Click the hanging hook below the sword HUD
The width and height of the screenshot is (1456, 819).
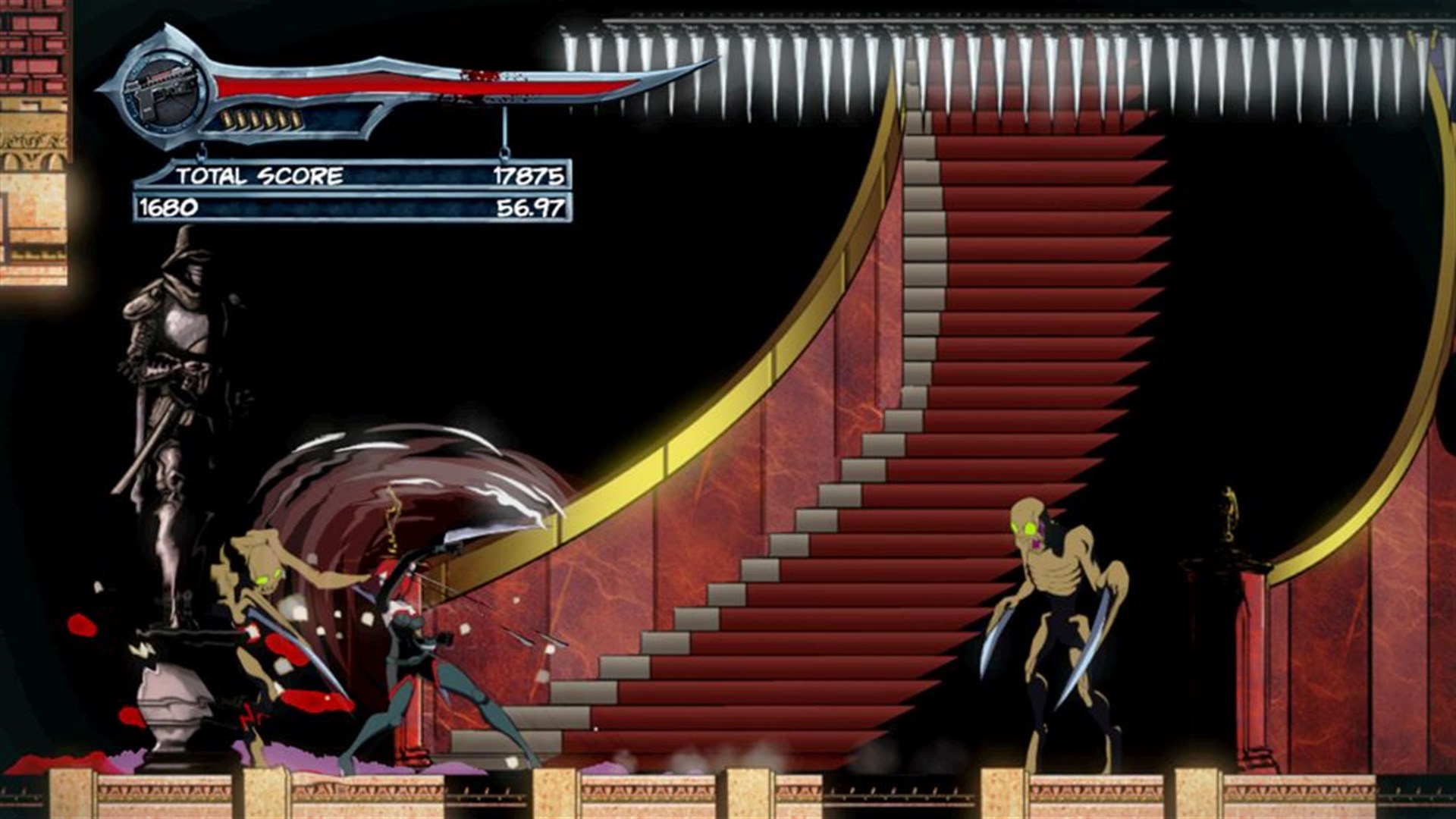pos(506,152)
